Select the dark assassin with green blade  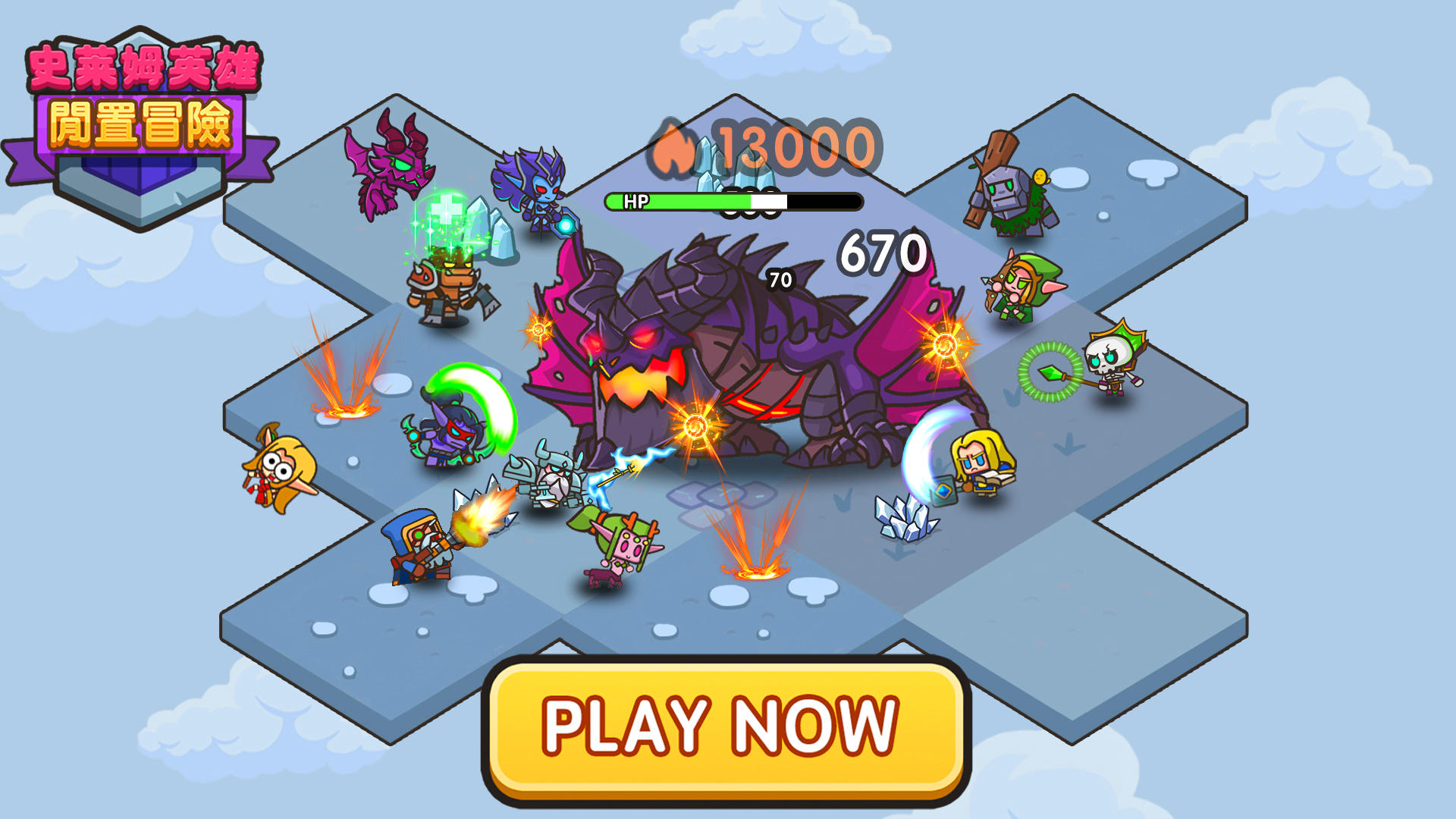[451, 436]
